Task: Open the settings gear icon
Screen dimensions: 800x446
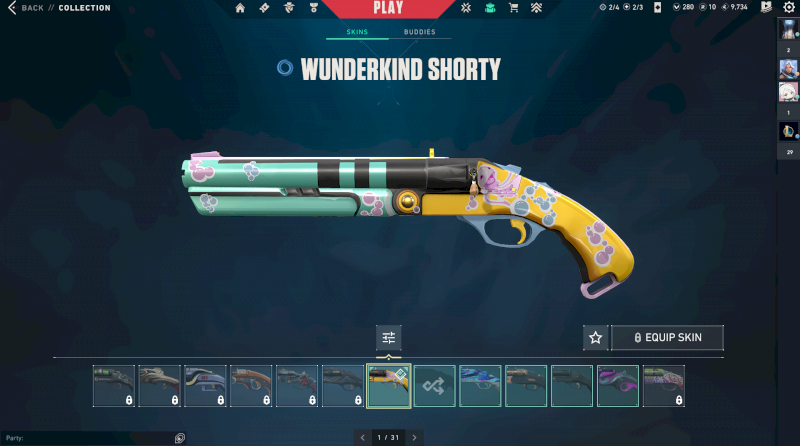Action: [788, 8]
